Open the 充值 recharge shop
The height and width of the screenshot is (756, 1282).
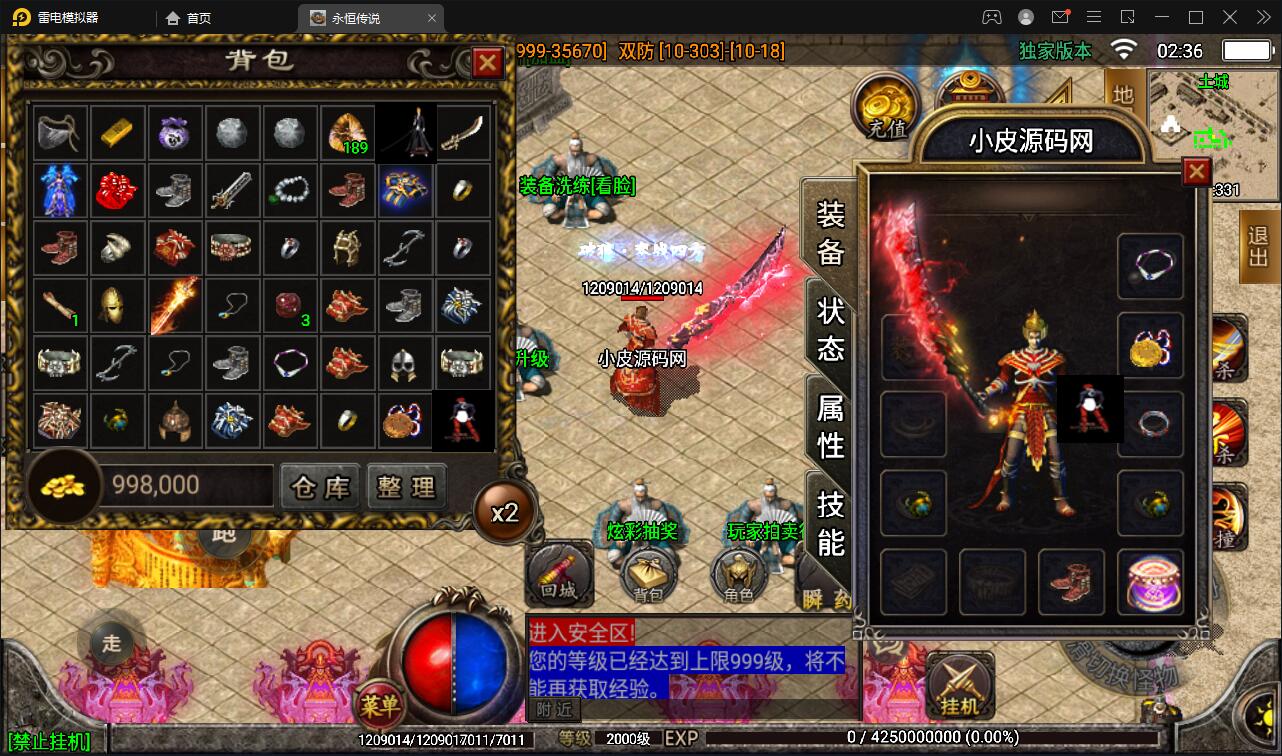(x=886, y=108)
